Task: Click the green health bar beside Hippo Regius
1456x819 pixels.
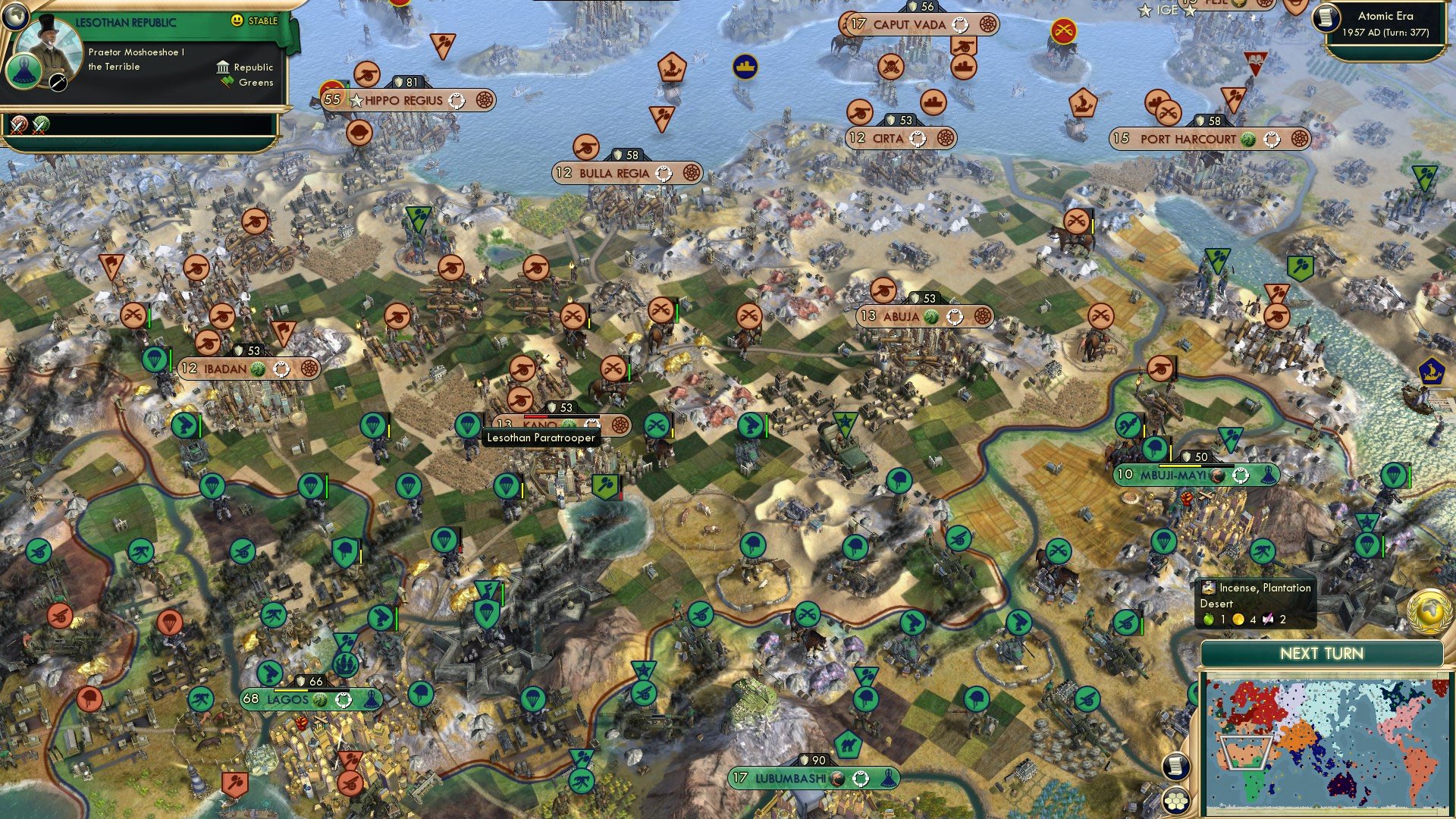Action: (x=348, y=84)
